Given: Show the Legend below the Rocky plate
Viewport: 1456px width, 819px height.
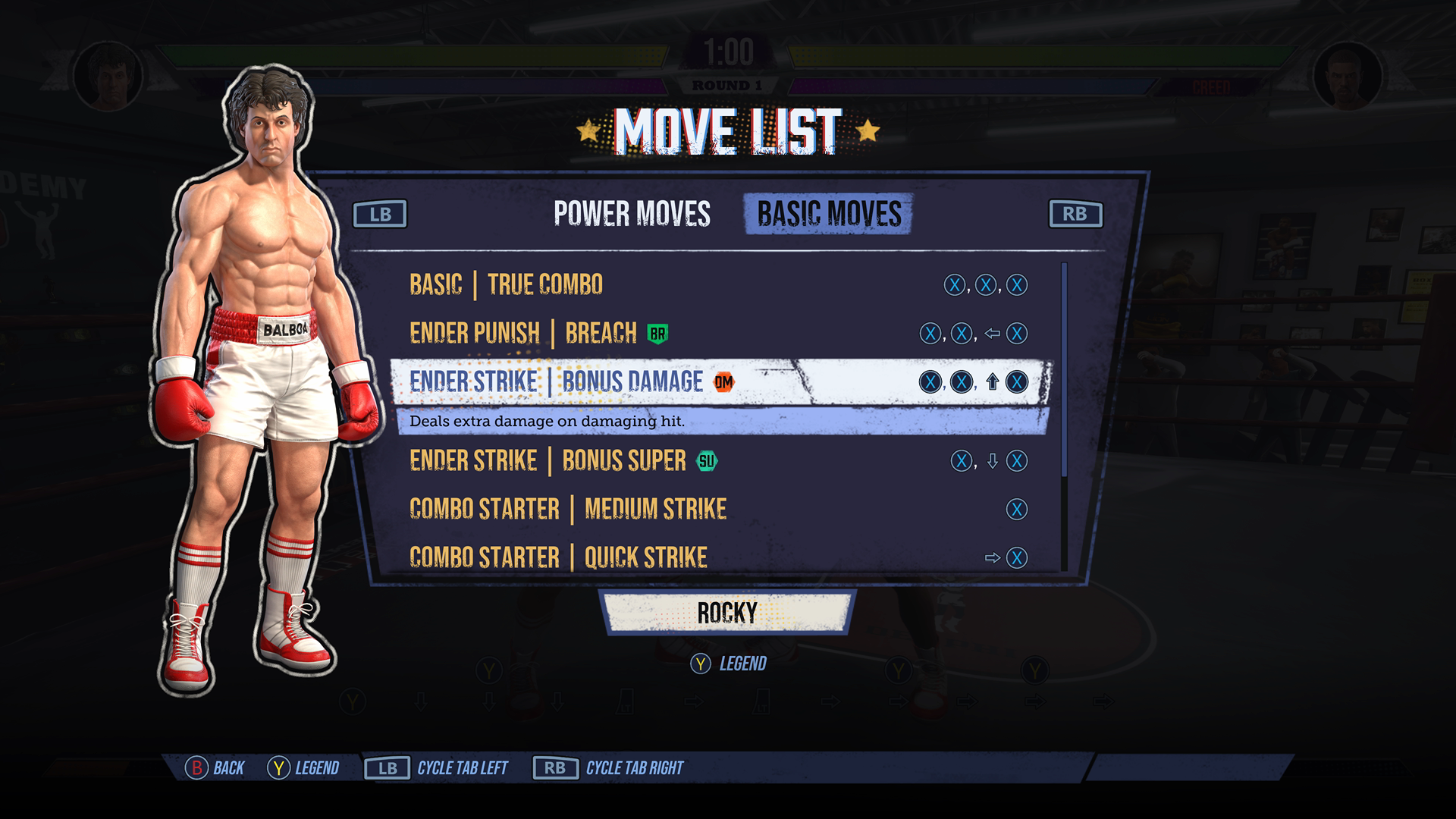Looking at the screenshot, I should pos(729,664).
